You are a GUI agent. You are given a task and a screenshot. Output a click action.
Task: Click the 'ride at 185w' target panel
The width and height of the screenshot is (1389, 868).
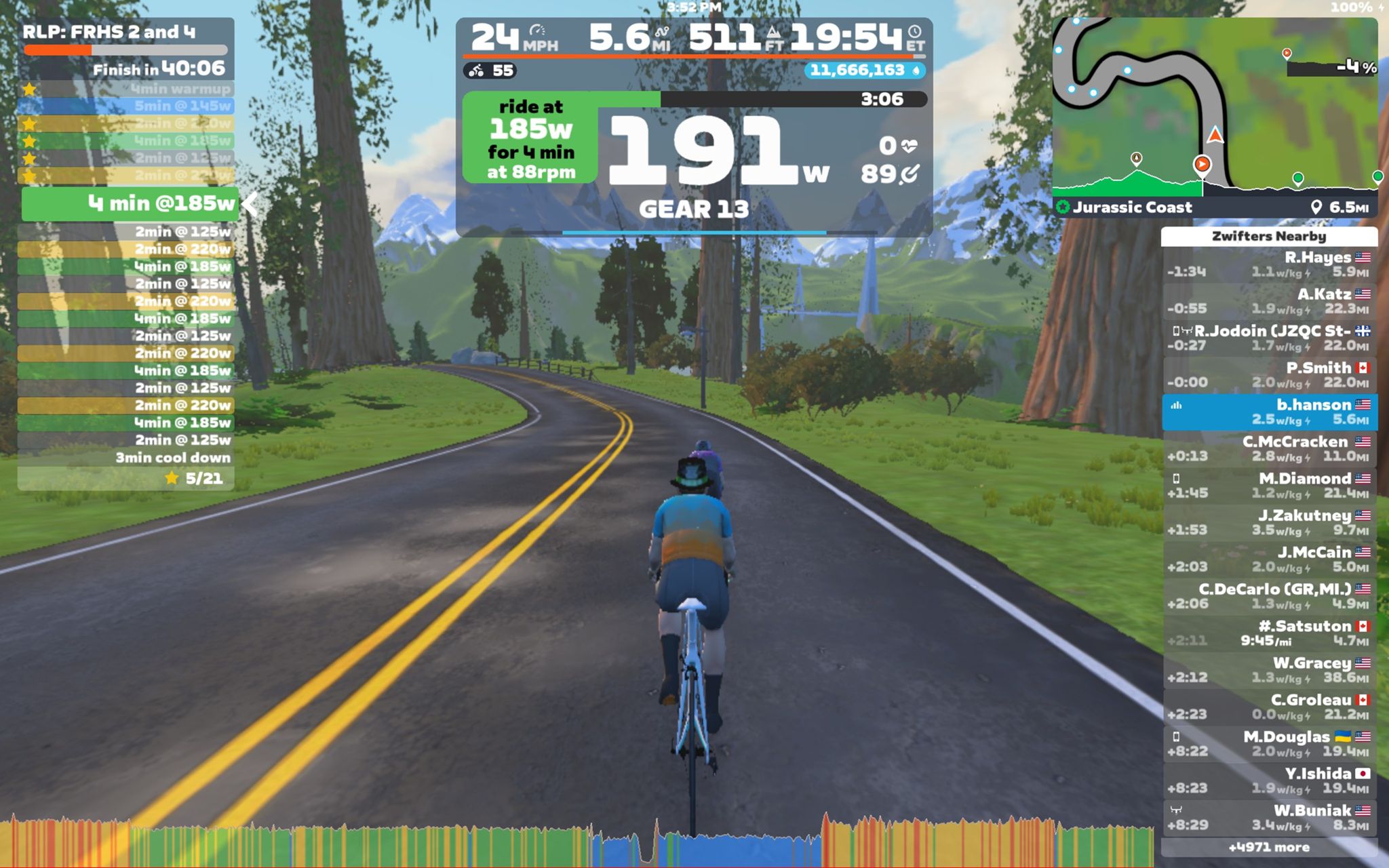tap(530, 138)
